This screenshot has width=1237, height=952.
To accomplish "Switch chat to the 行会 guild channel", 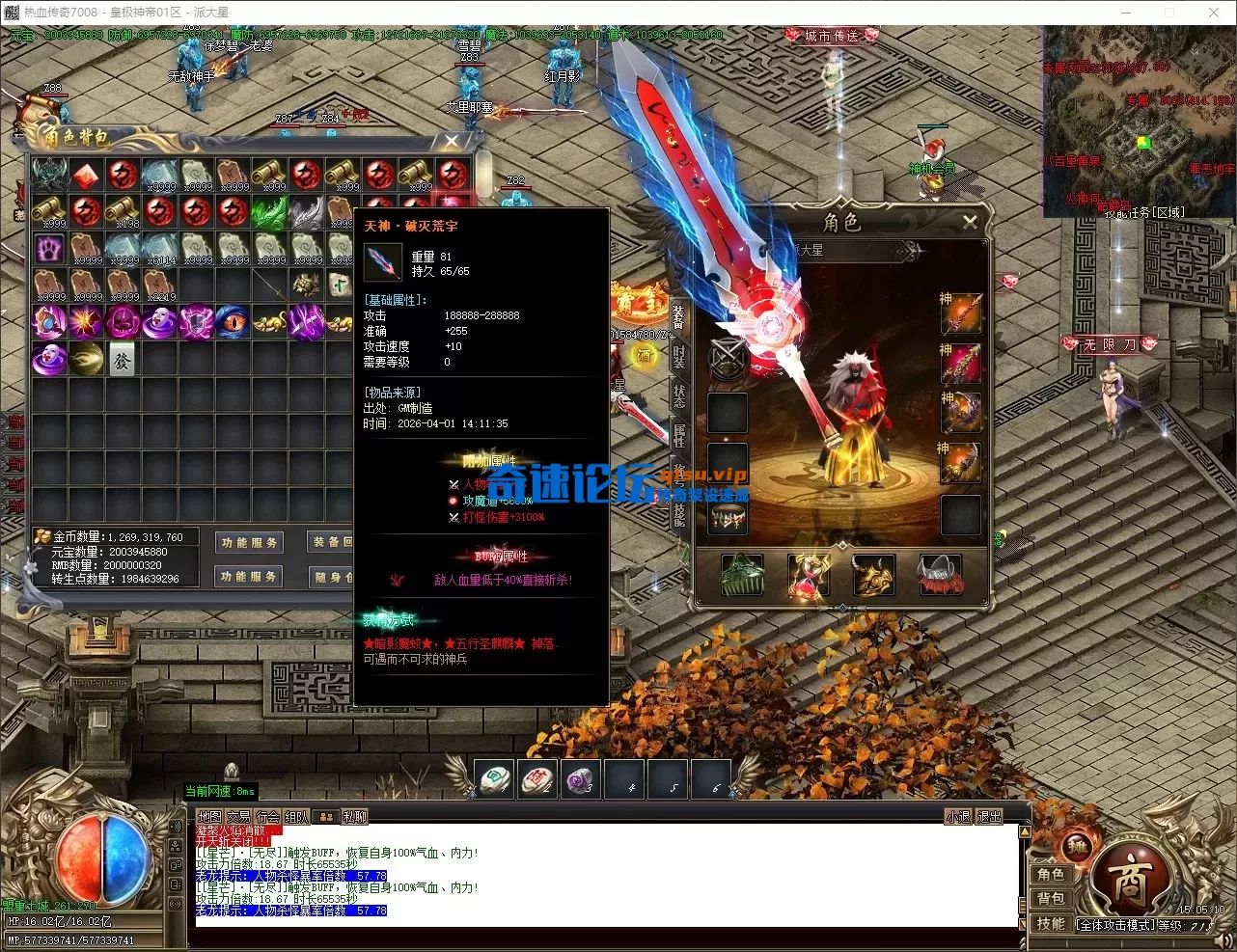I will tap(268, 817).
